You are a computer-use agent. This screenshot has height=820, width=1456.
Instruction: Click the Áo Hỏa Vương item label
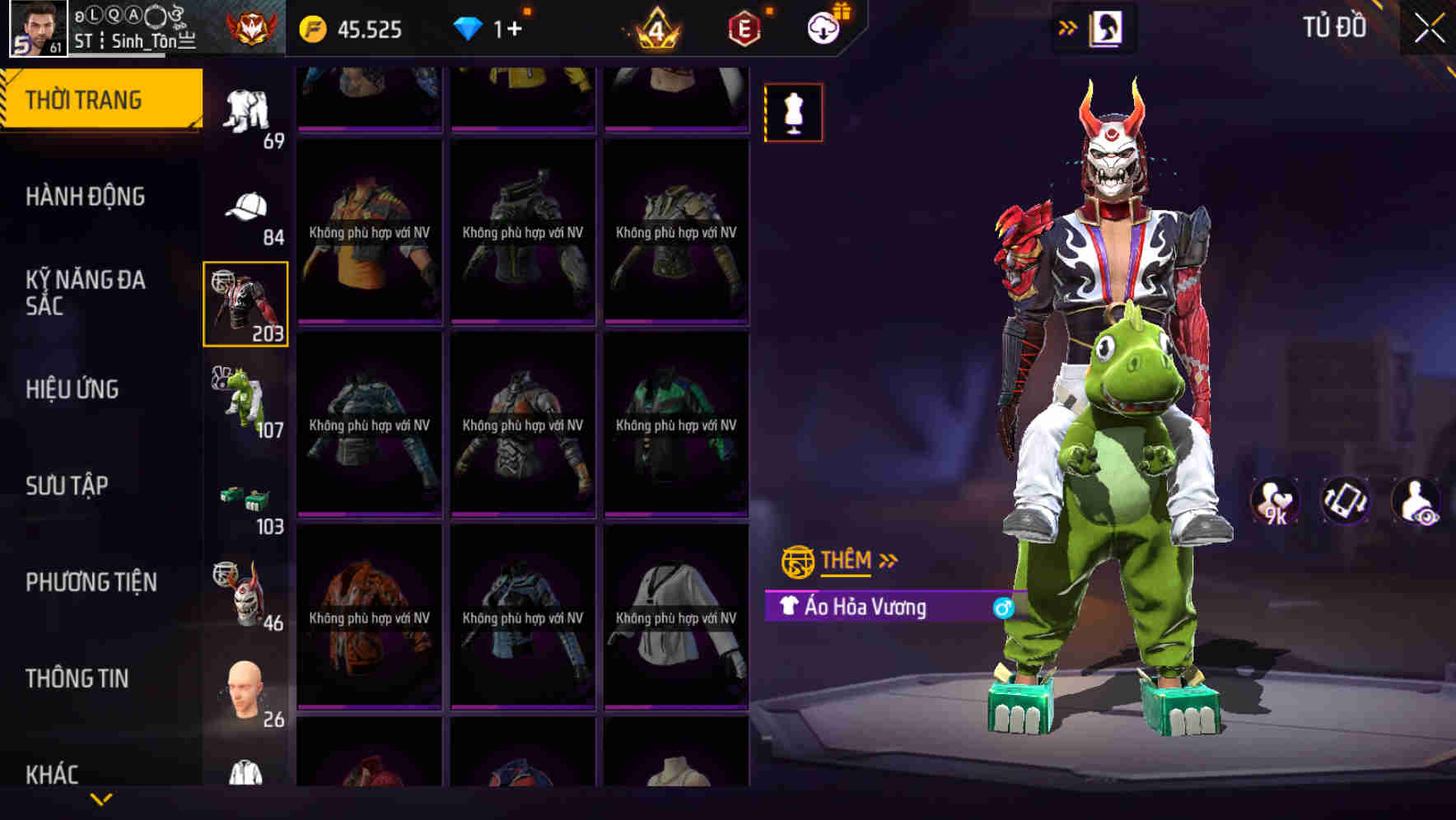pos(861,606)
